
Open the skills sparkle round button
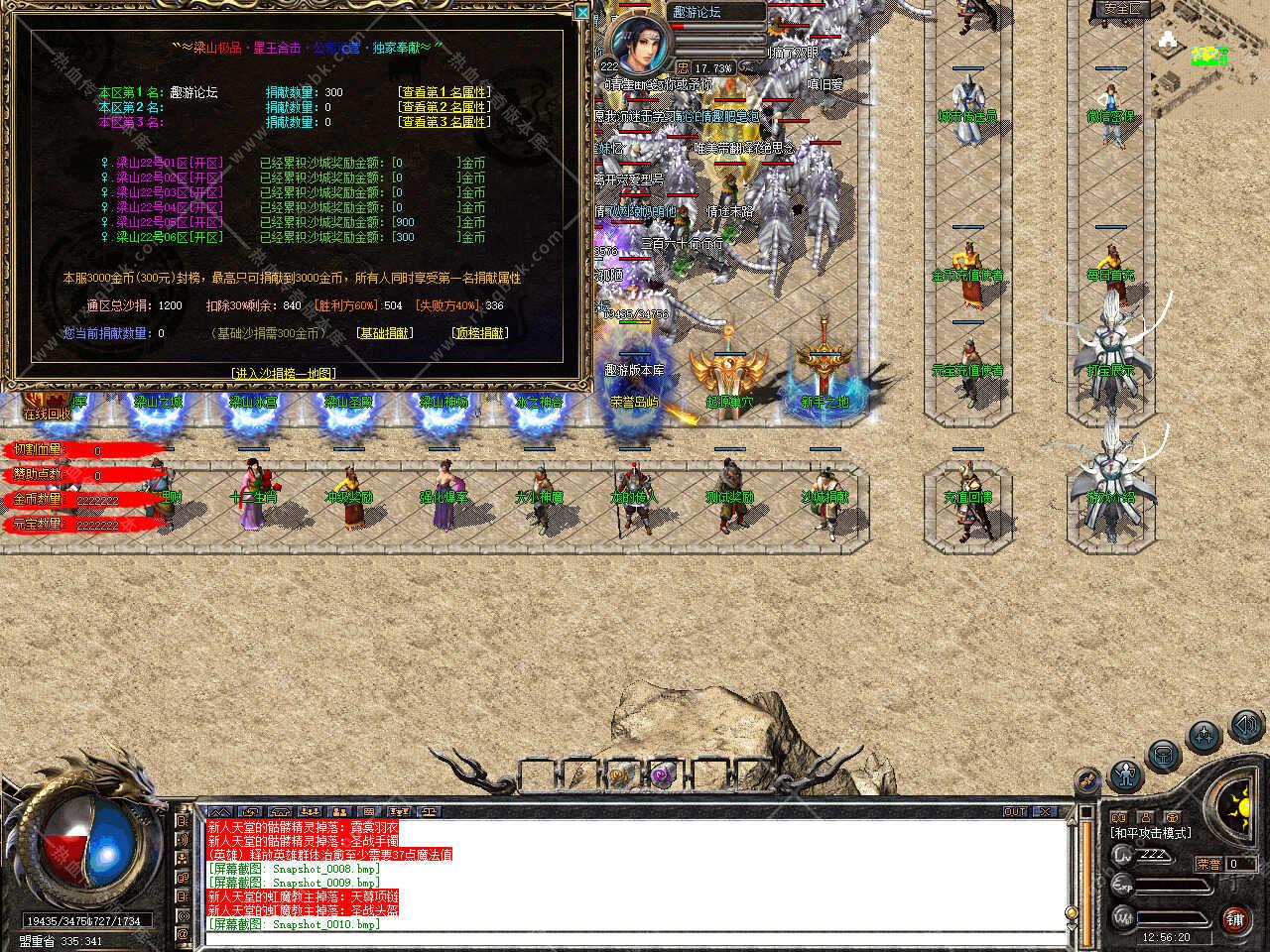coord(1205,736)
